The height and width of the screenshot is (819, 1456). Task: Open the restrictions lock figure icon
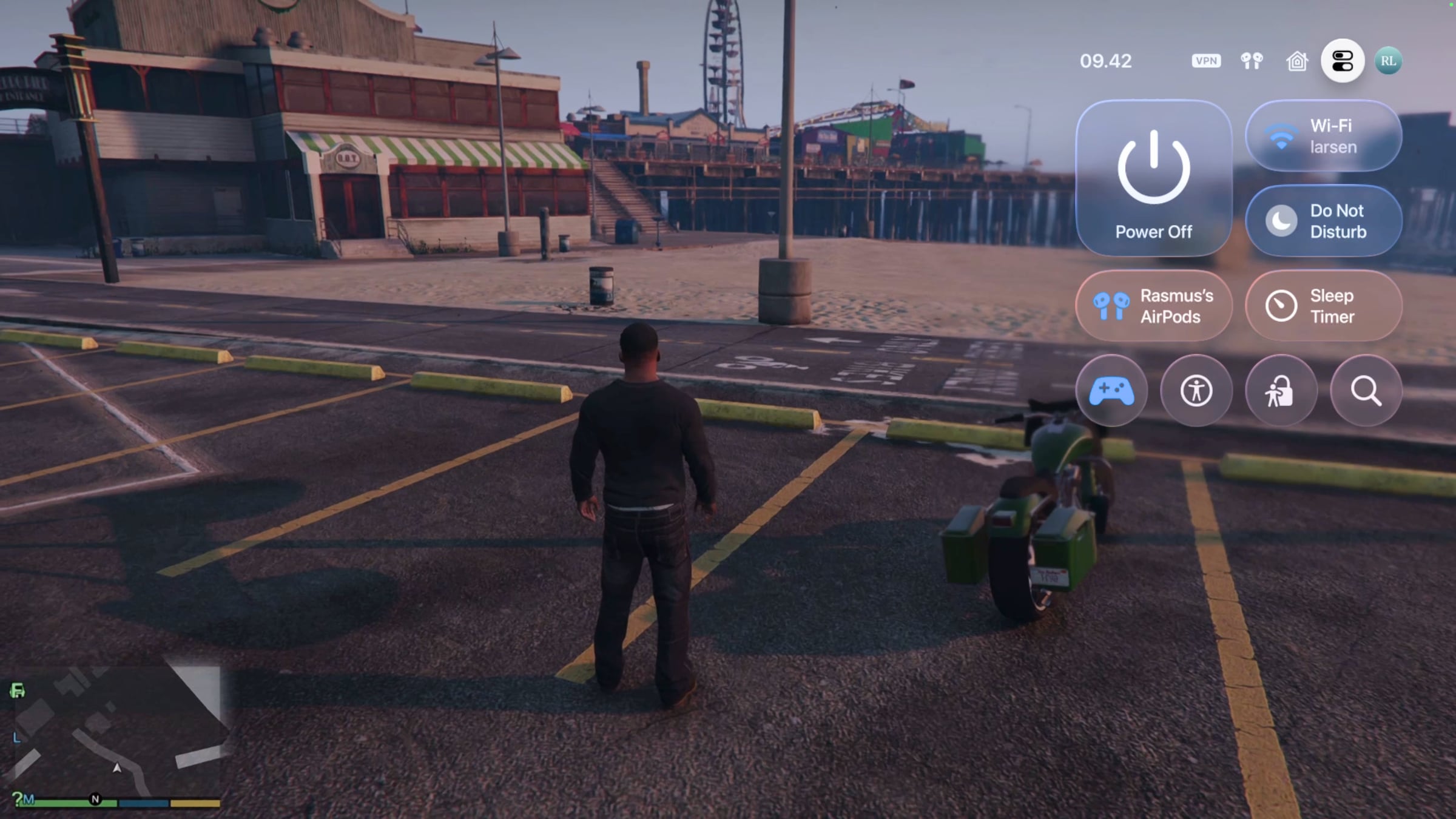point(1281,391)
